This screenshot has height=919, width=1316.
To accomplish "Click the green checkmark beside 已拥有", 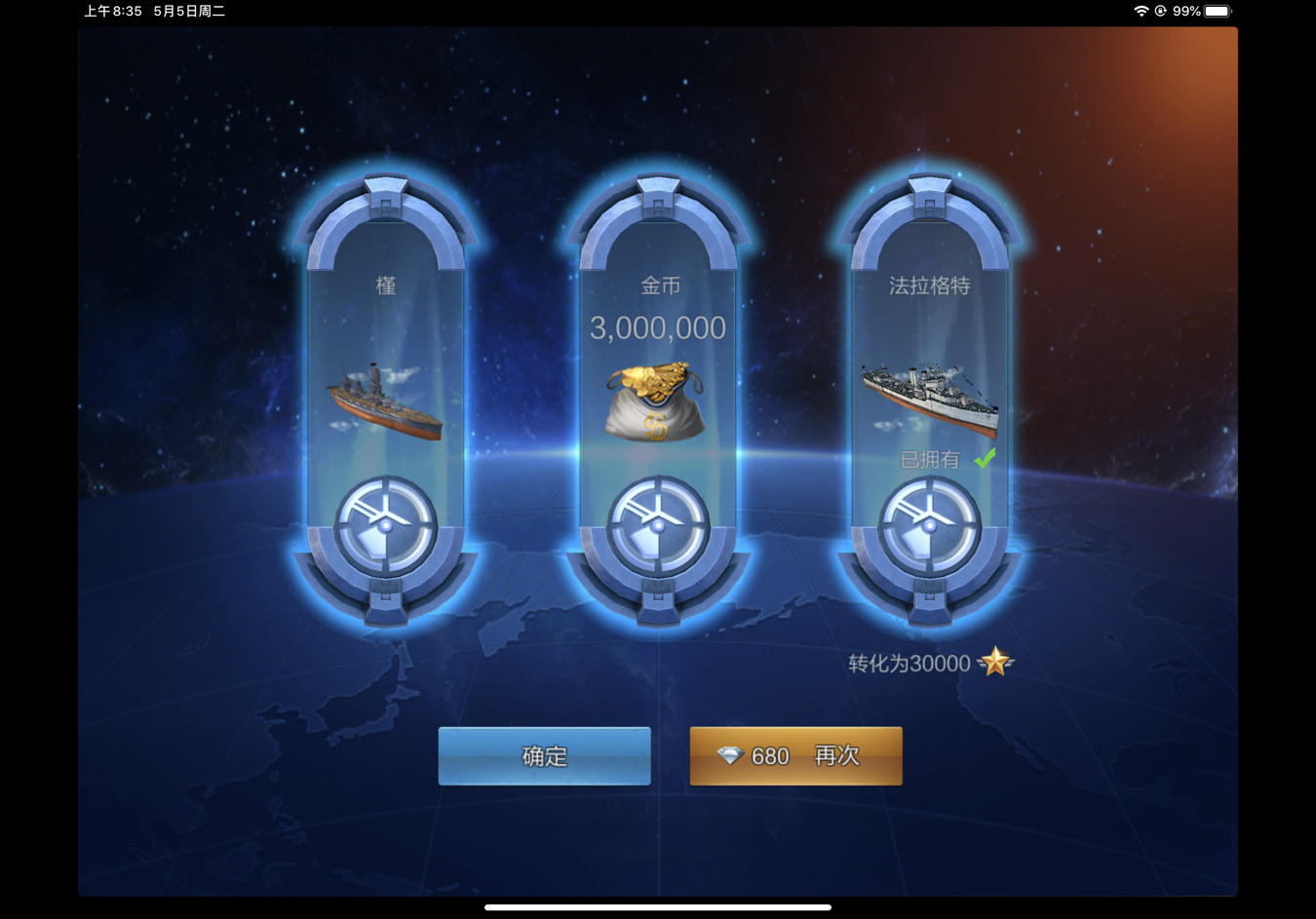I will pyautogui.click(x=985, y=458).
